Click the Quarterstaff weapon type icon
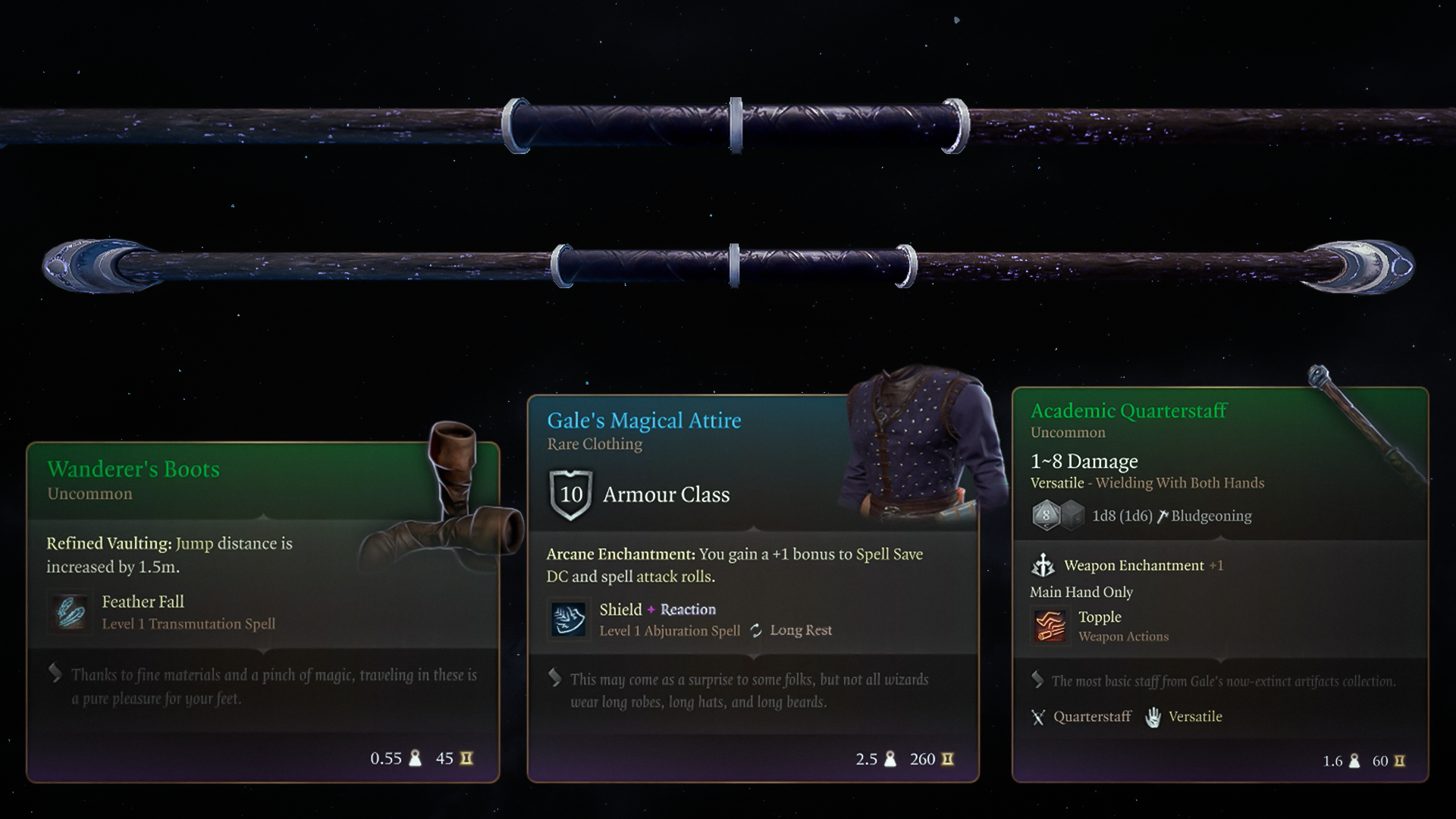Viewport: 1456px width, 819px height. (1038, 717)
